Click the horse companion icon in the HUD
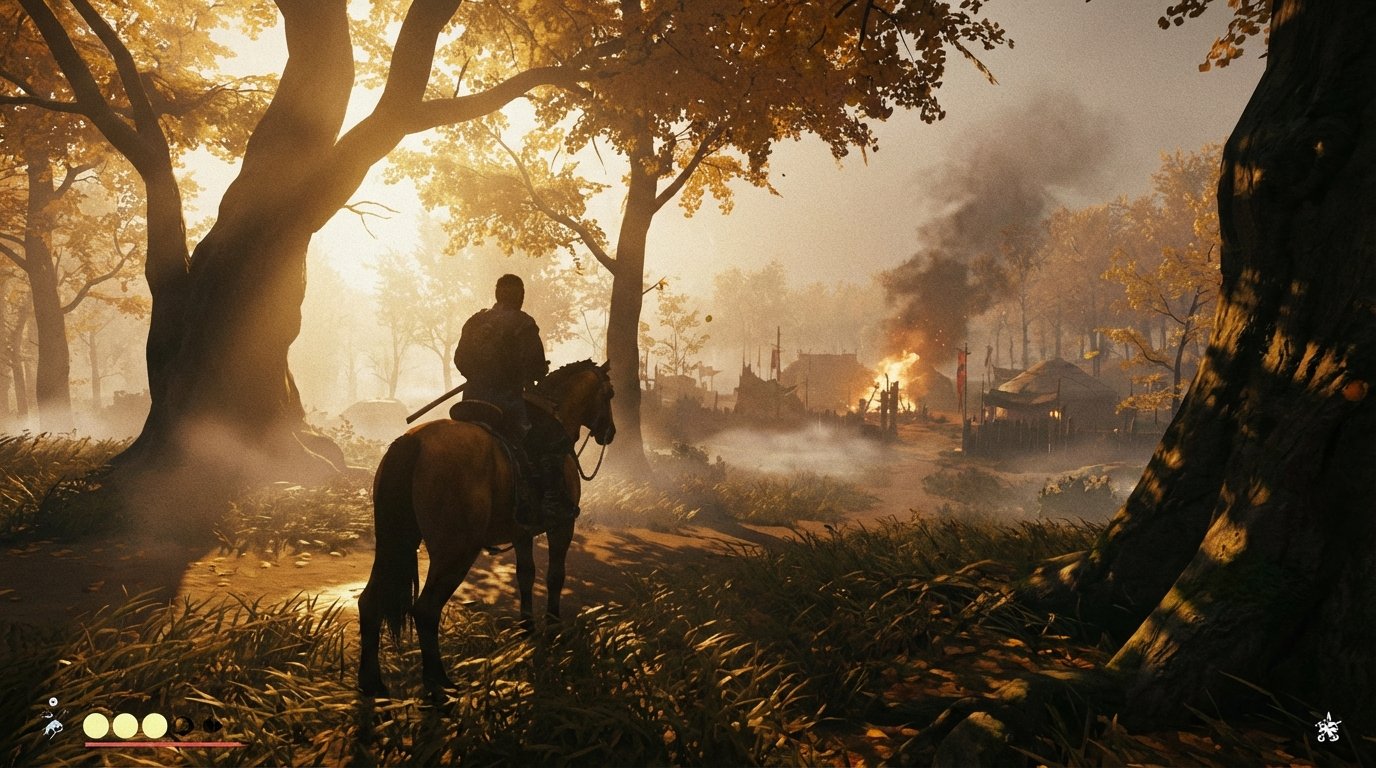This screenshot has height=768, width=1376. pyautogui.click(x=53, y=727)
